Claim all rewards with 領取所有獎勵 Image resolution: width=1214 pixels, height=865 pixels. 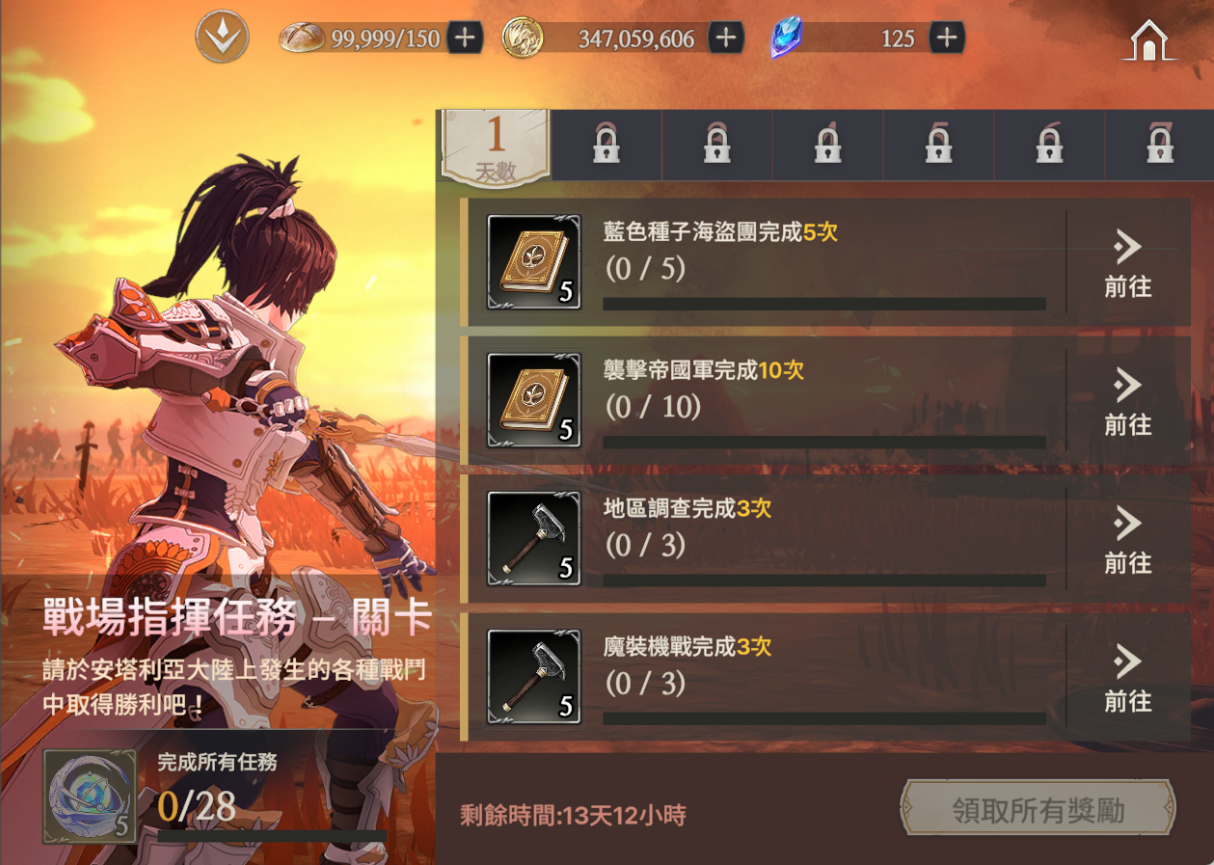point(1037,809)
